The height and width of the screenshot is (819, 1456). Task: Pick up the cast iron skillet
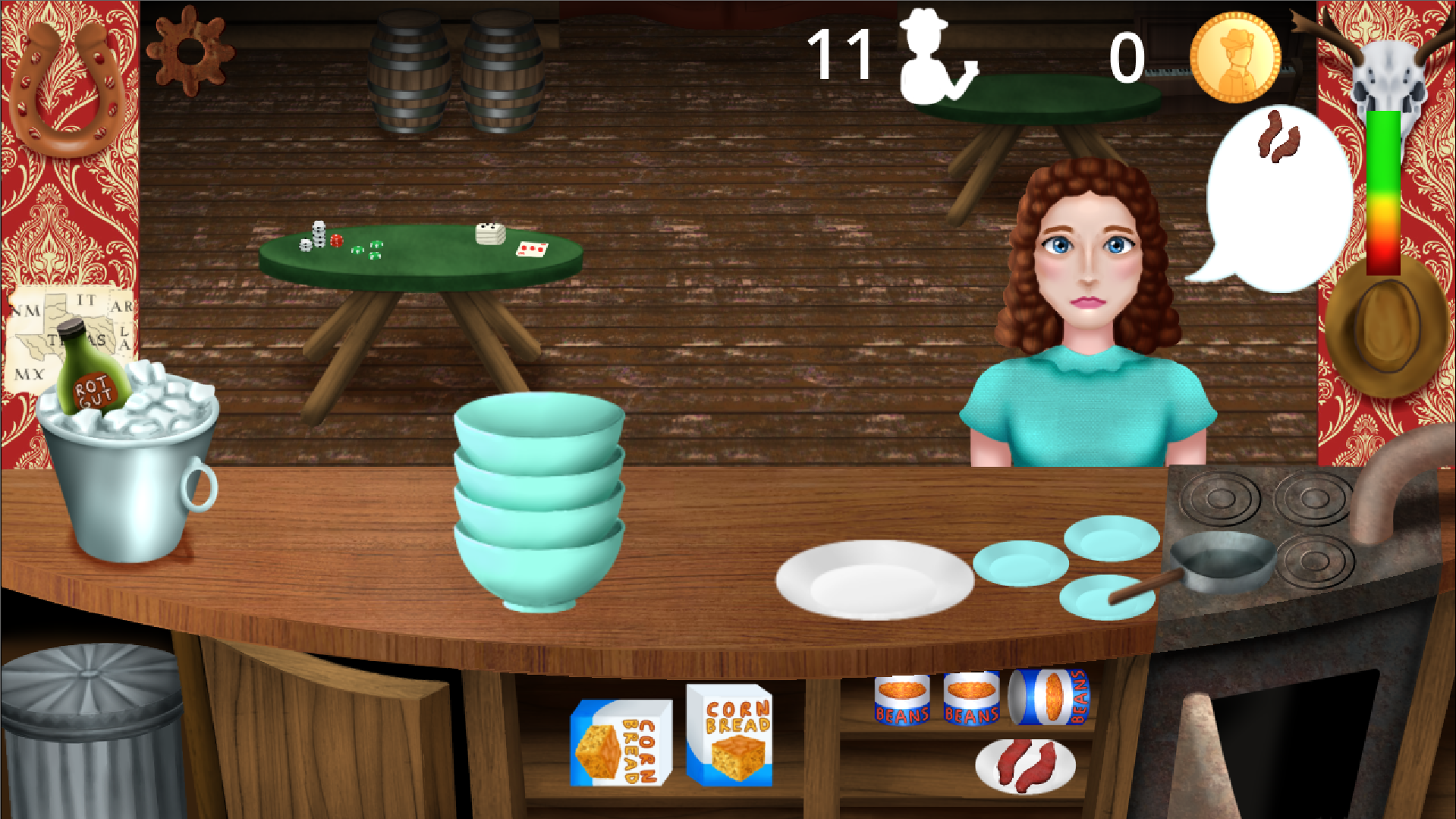point(1223,562)
